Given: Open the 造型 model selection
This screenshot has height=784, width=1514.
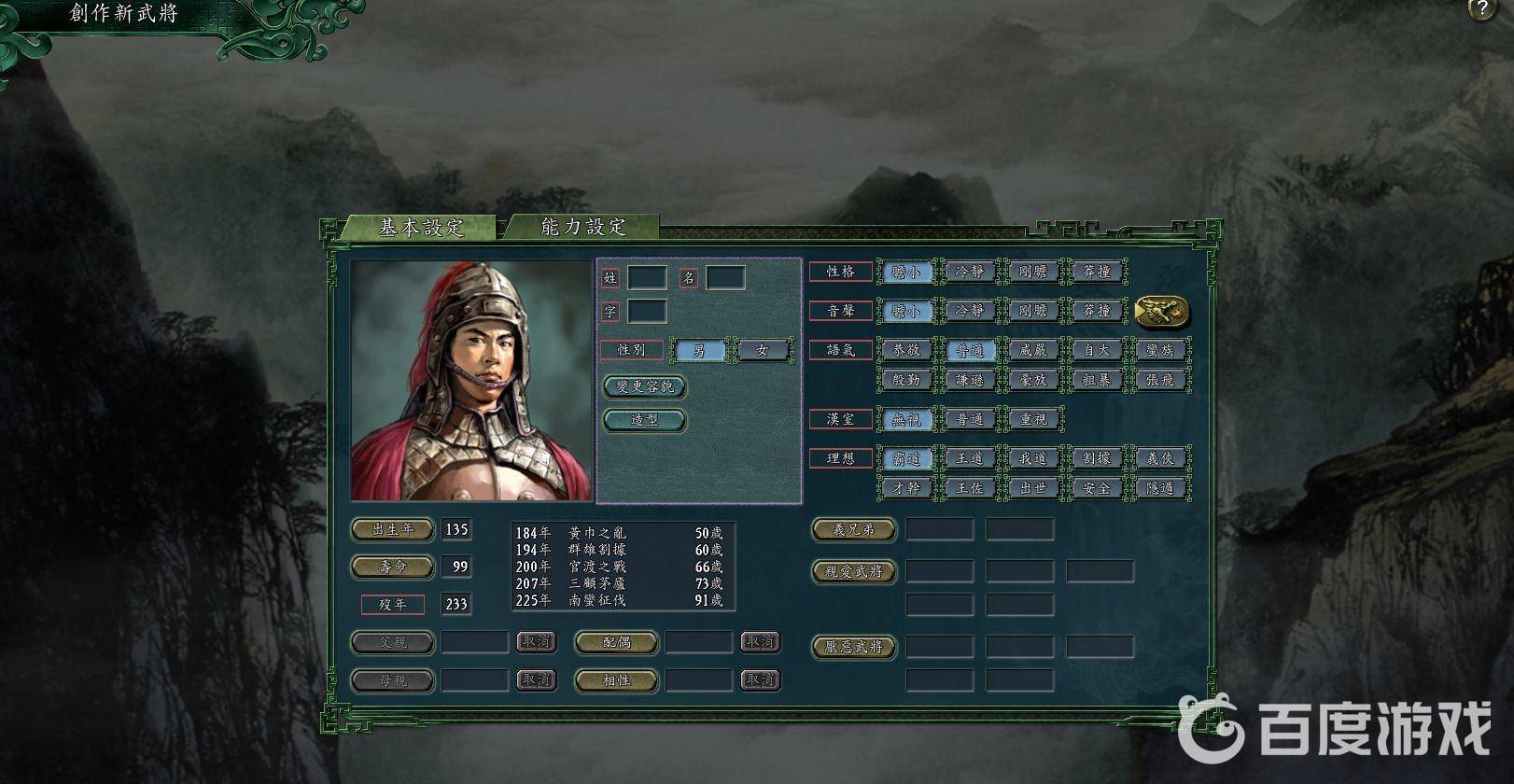Looking at the screenshot, I should (x=645, y=420).
